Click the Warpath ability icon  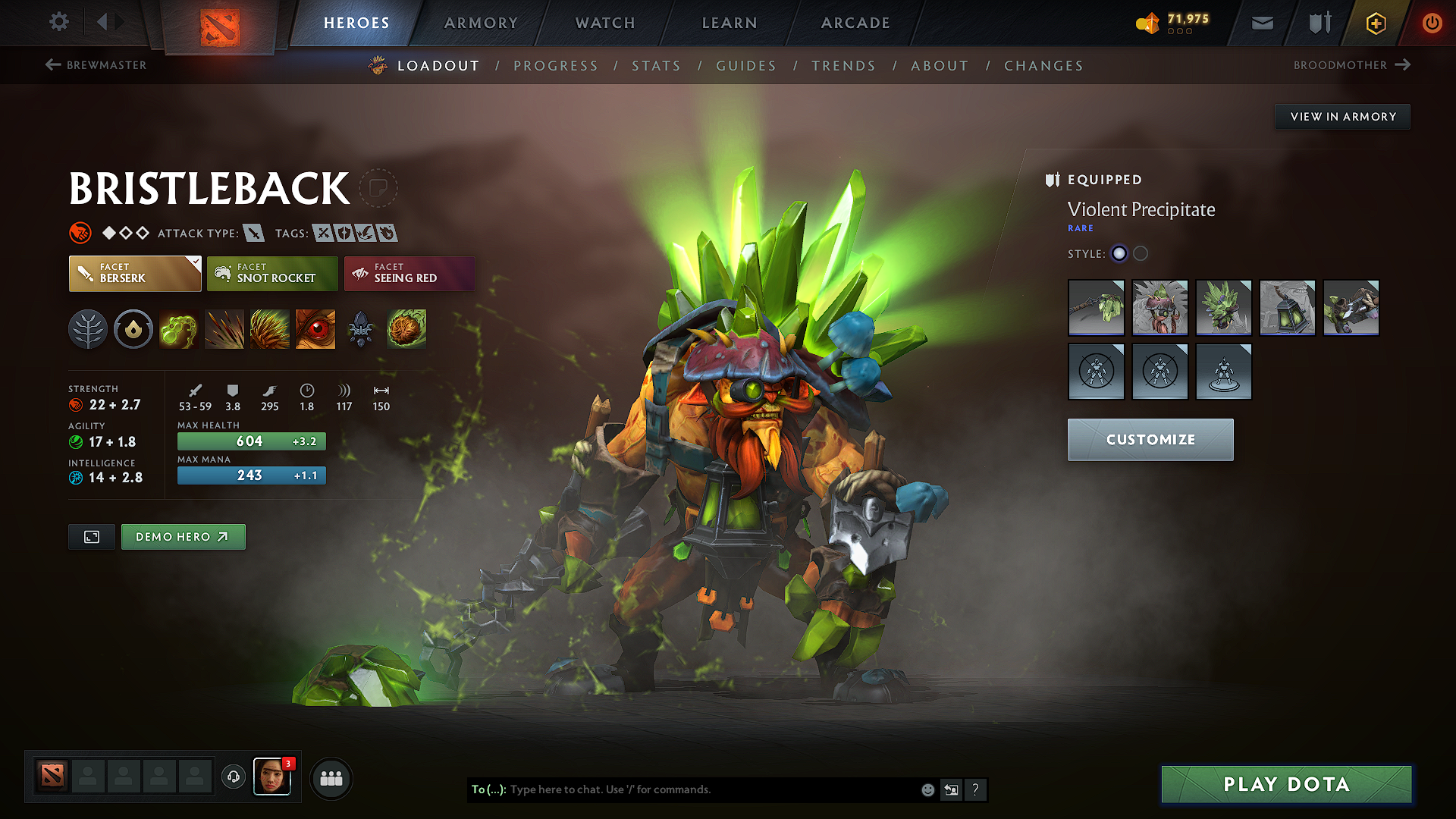pos(406,329)
